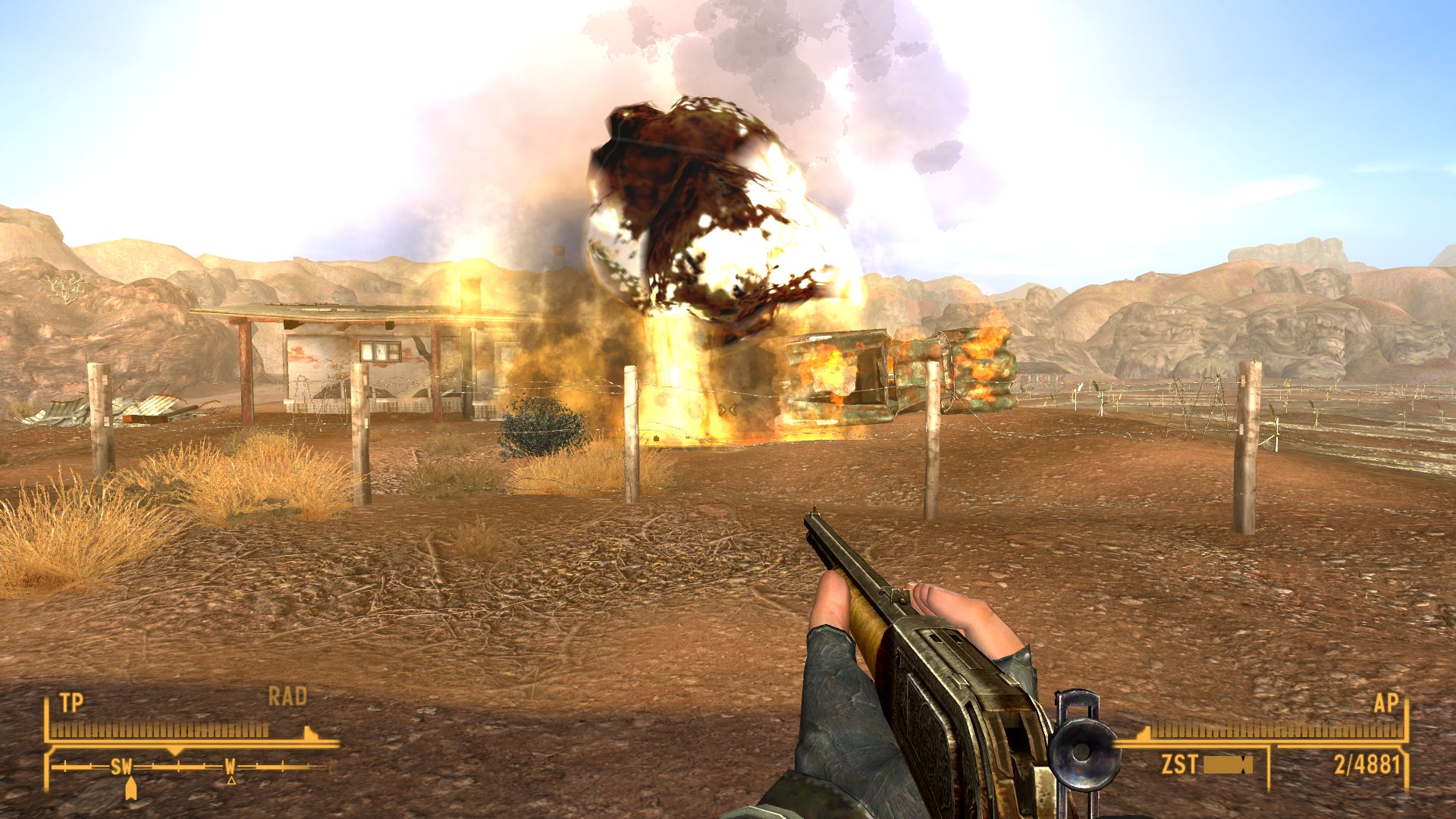The image size is (1456, 819).
Task: Expand the notch below the TP health bar
Action: [174, 752]
